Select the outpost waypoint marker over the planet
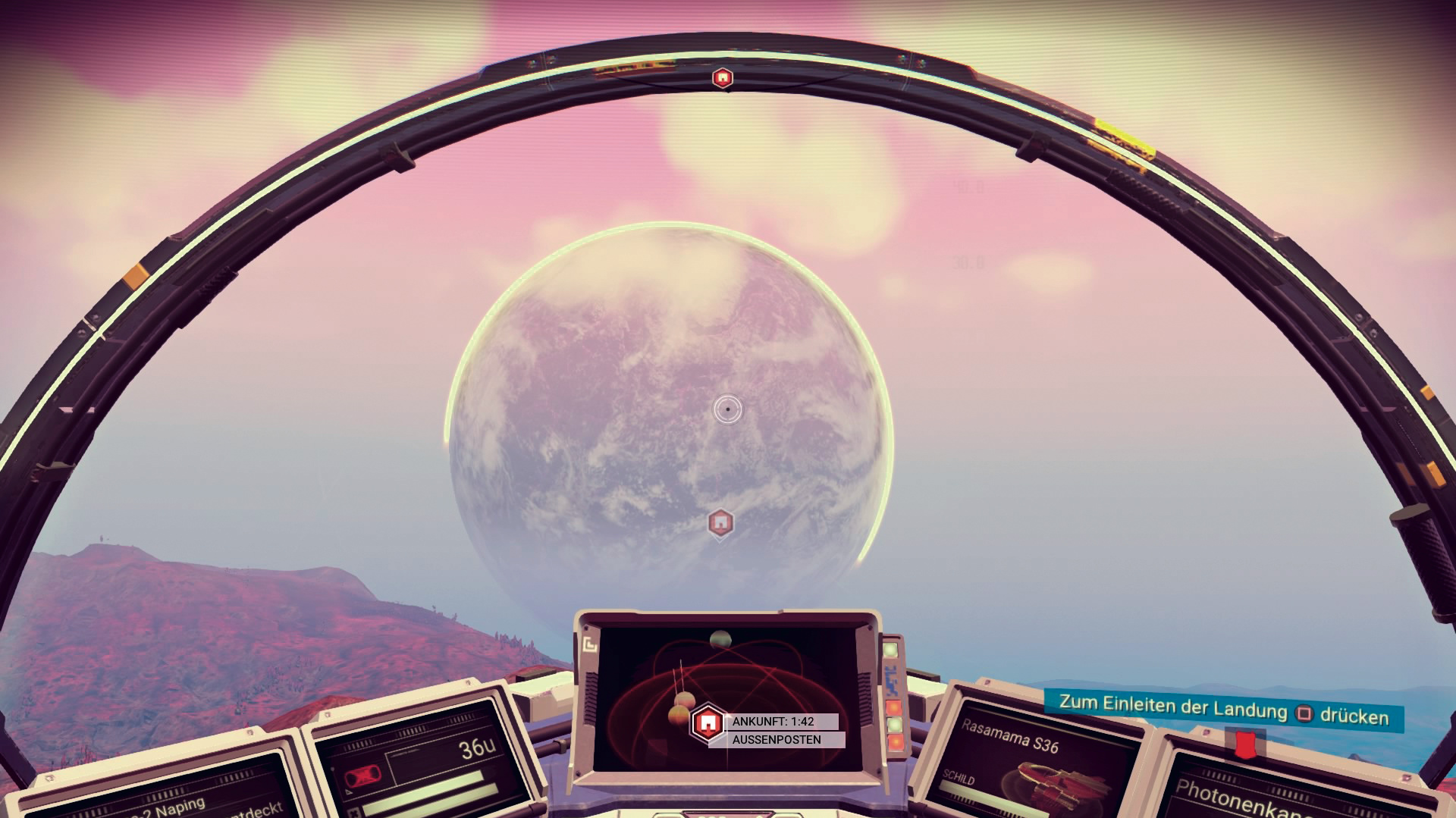This screenshot has height=818, width=1456. (x=720, y=522)
